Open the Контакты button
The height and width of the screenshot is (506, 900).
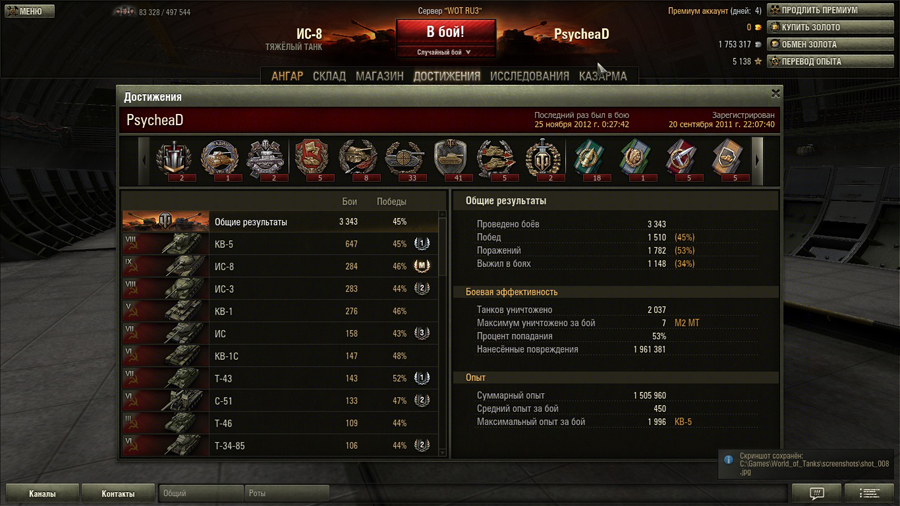click(118, 494)
